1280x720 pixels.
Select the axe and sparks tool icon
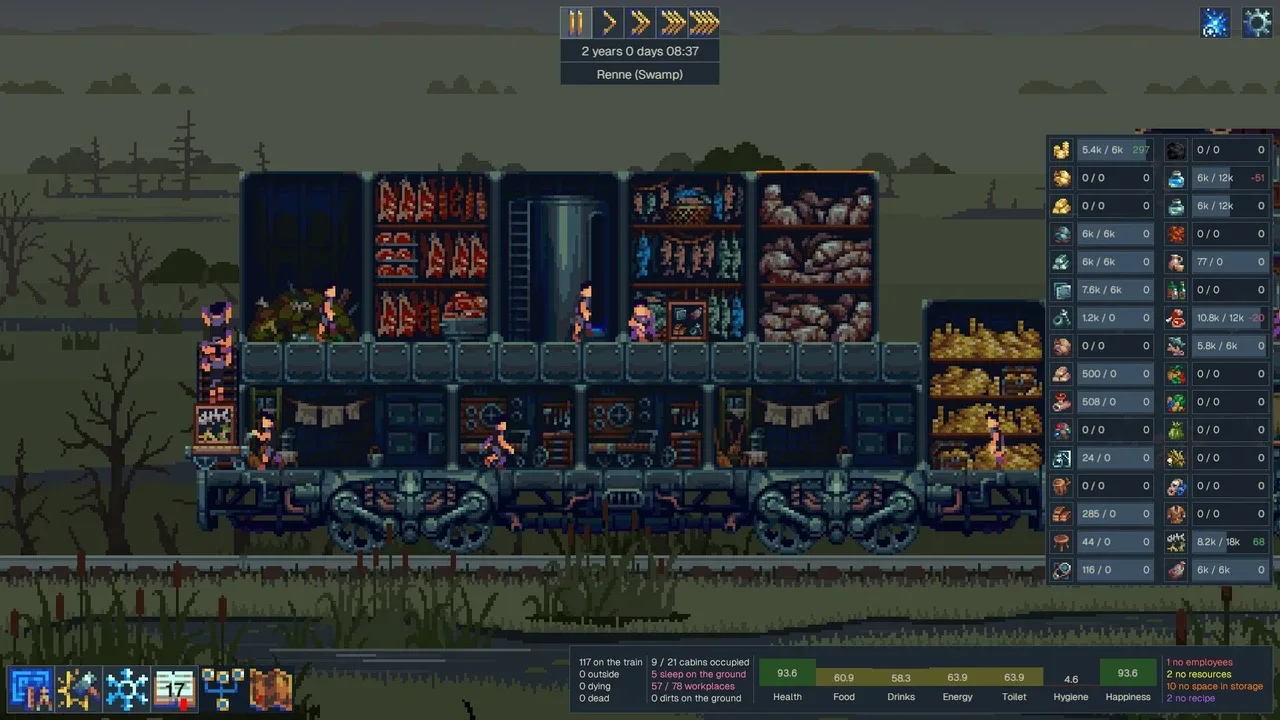pos(78,689)
